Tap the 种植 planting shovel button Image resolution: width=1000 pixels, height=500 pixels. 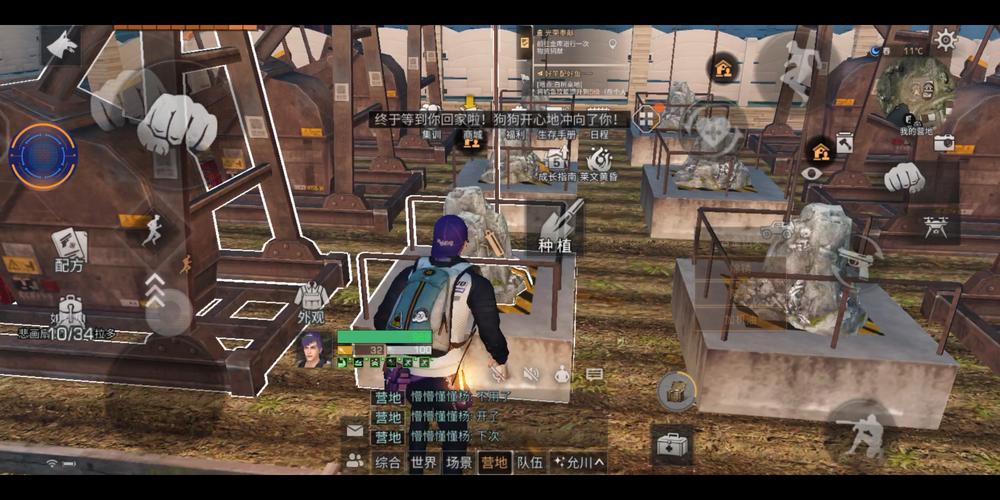561,228
